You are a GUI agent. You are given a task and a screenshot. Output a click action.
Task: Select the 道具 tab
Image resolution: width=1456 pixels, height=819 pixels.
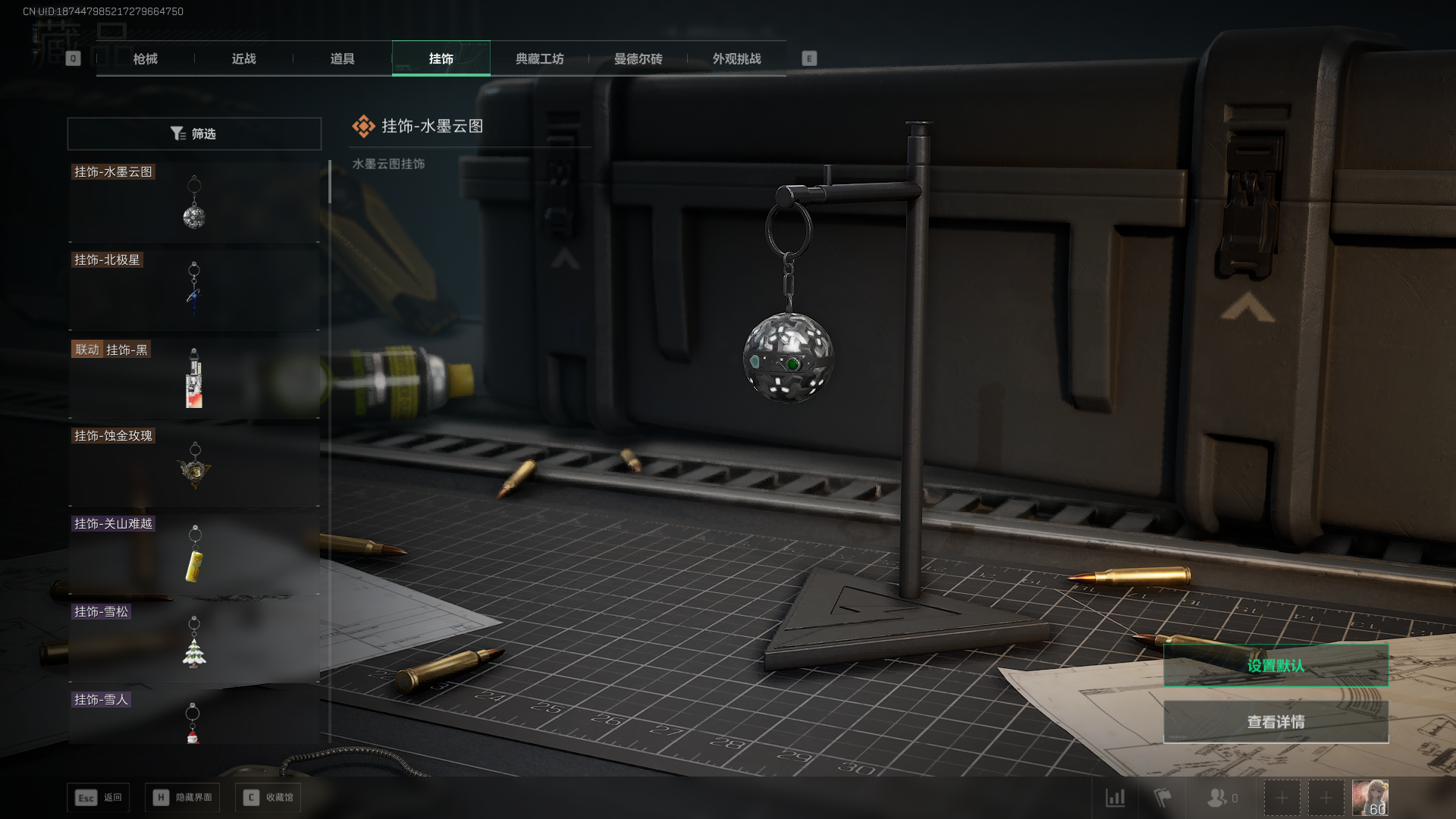click(x=342, y=58)
